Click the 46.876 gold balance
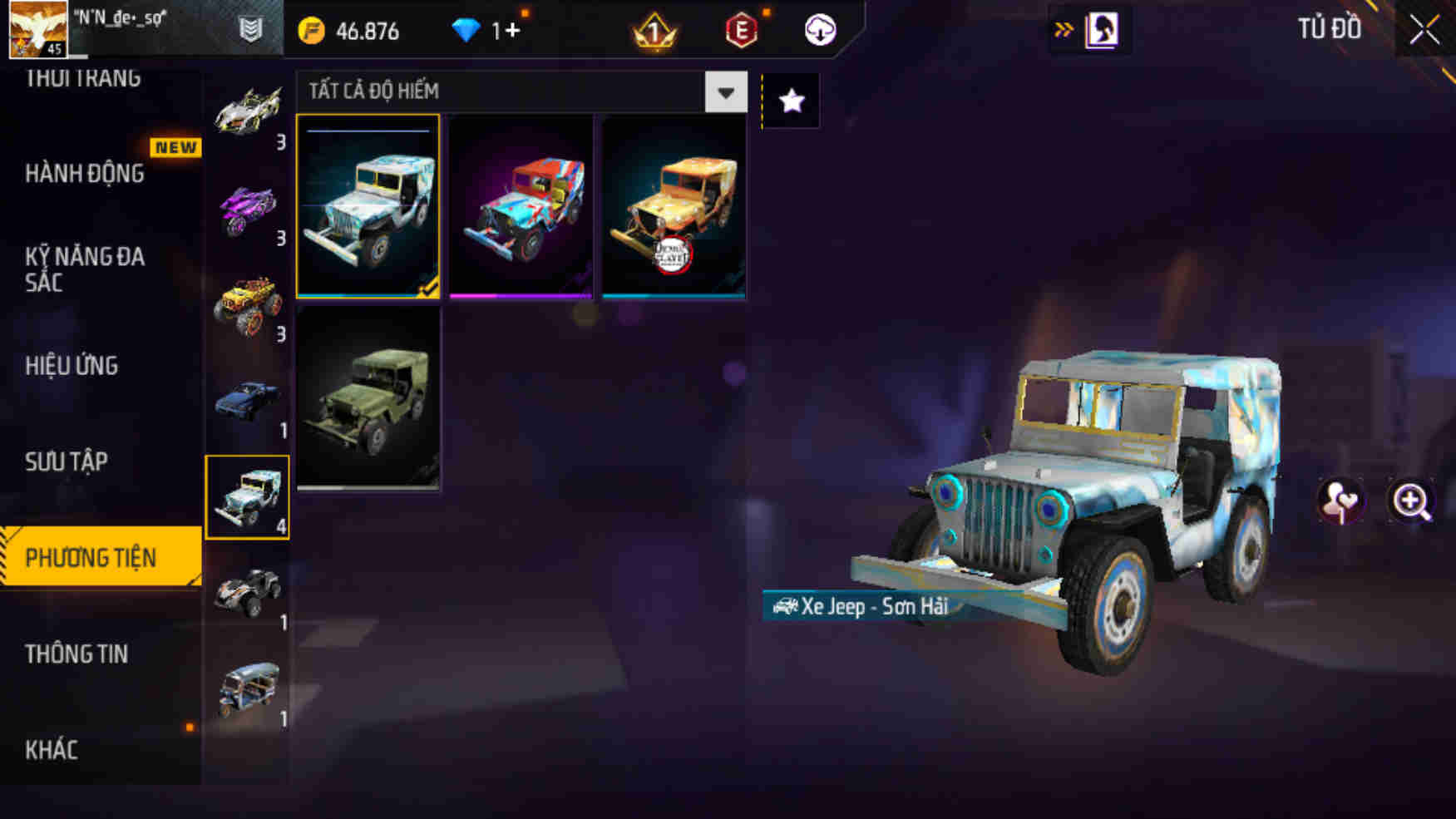Image resolution: width=1456 pixels, height=819 pixels. pyautogui.click(x=366, y=30)
